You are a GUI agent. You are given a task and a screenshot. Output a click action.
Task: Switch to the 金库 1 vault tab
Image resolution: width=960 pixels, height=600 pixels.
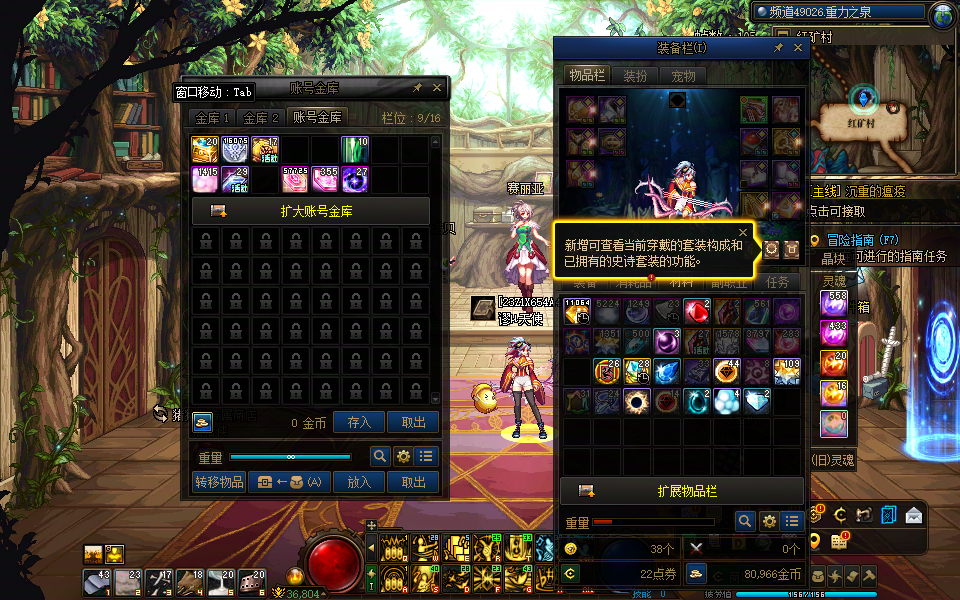pos(214,117)
